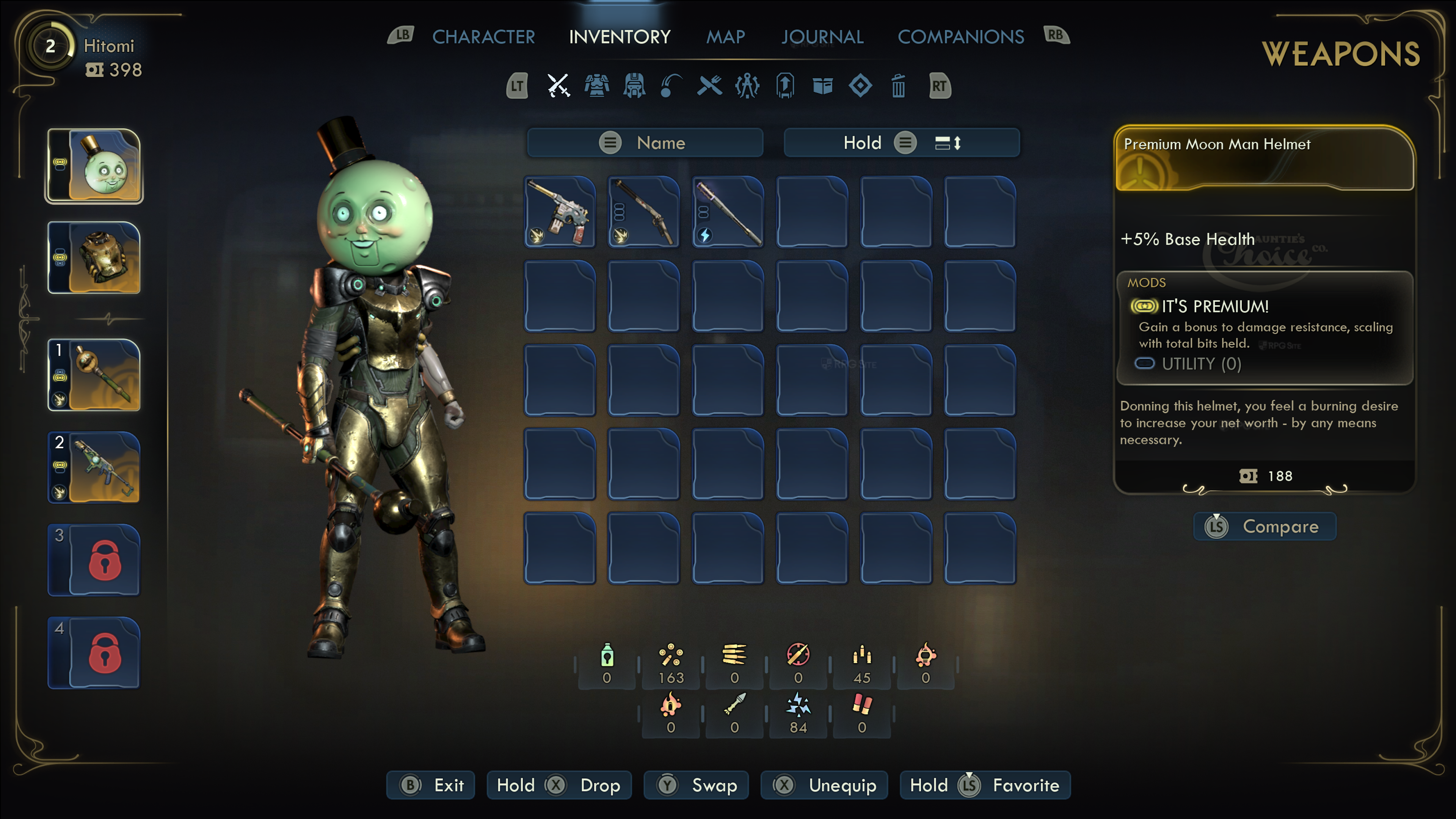Click the Compare button

click(1265, 526)
